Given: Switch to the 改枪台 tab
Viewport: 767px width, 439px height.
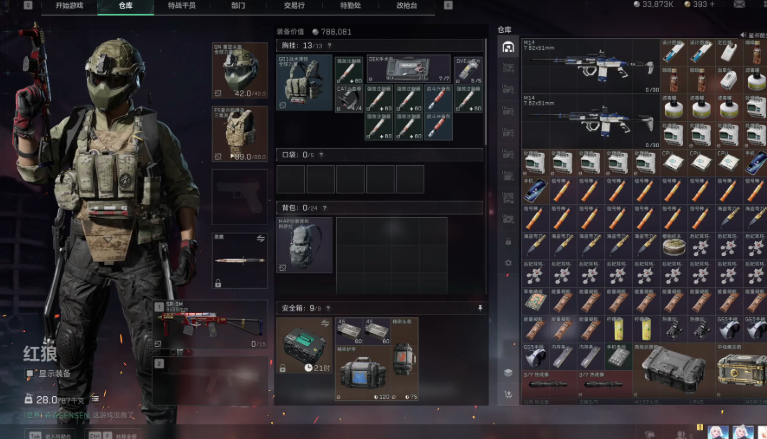Looking at the screenshot, I should pyautogui.click(x=406, y=6).
